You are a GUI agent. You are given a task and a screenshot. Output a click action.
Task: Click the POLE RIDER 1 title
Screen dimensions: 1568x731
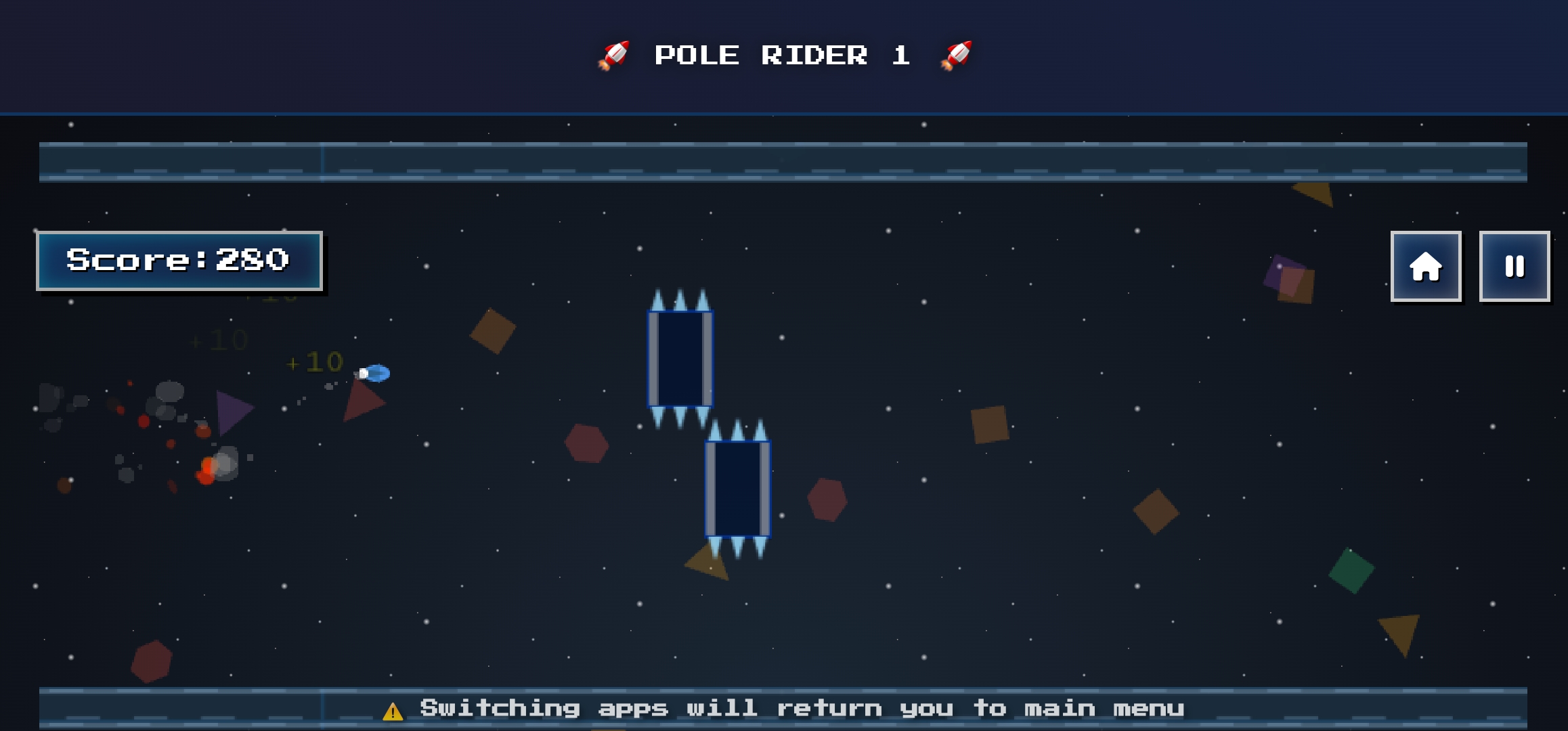pos(783,54)
